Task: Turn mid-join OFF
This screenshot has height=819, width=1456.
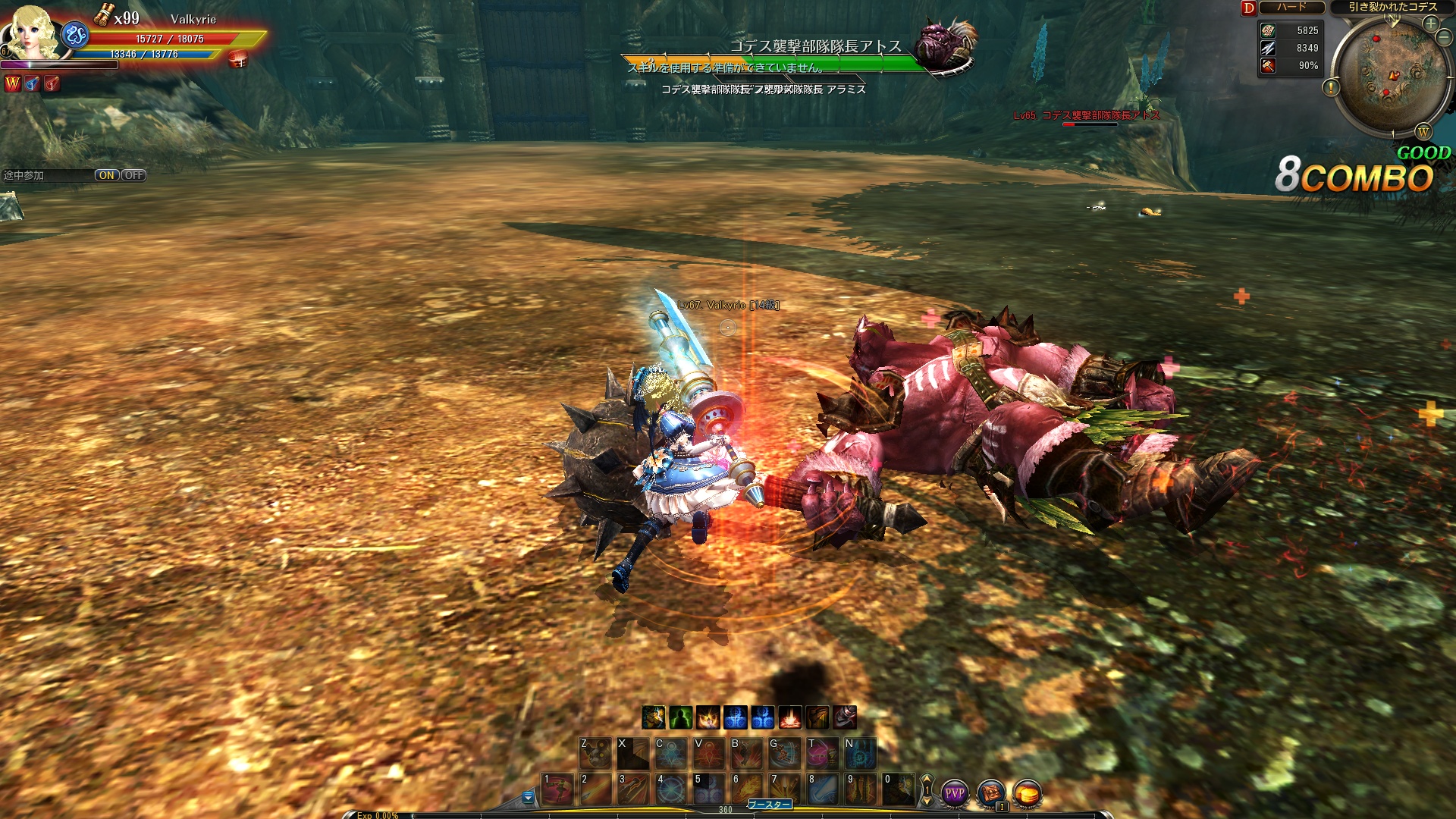Action: coord(133,175)
